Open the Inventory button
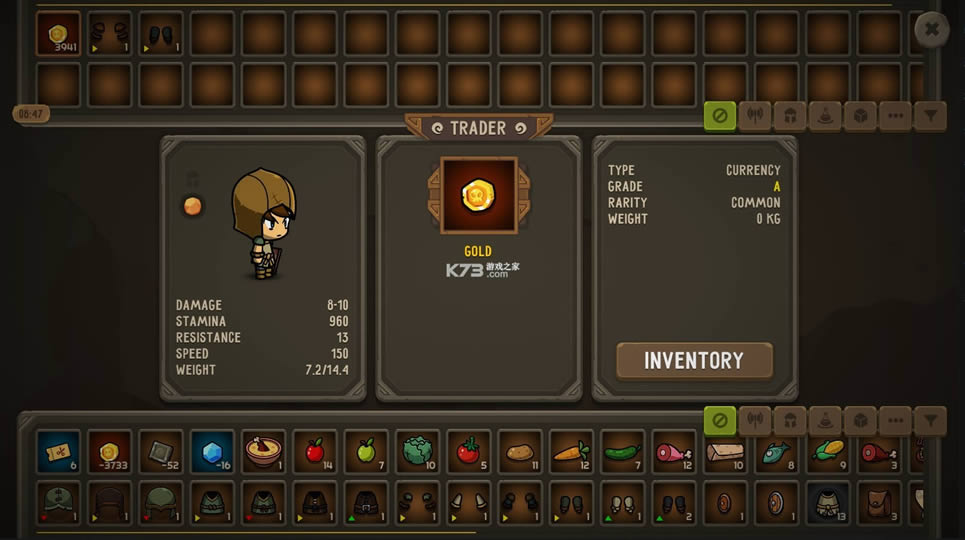Viewport: 965px width, 540px height. coord(694,360)
